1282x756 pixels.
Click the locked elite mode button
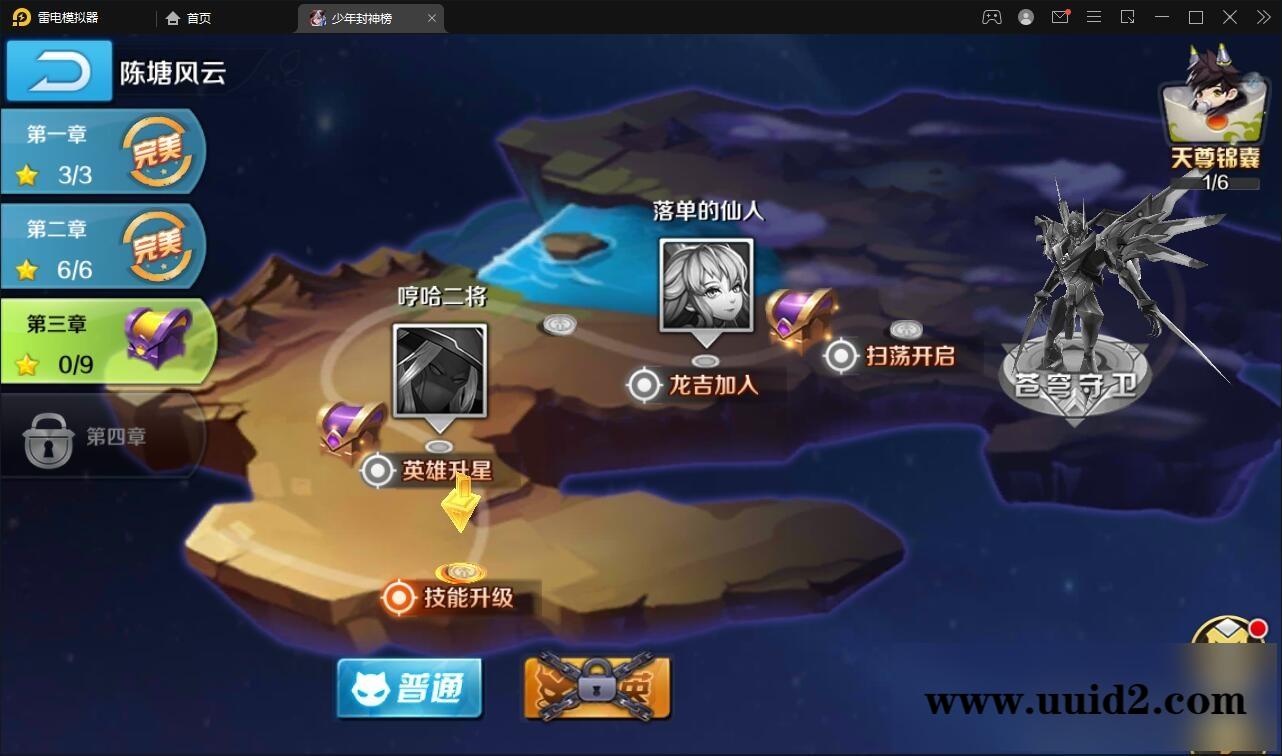[x=595, y=689]
